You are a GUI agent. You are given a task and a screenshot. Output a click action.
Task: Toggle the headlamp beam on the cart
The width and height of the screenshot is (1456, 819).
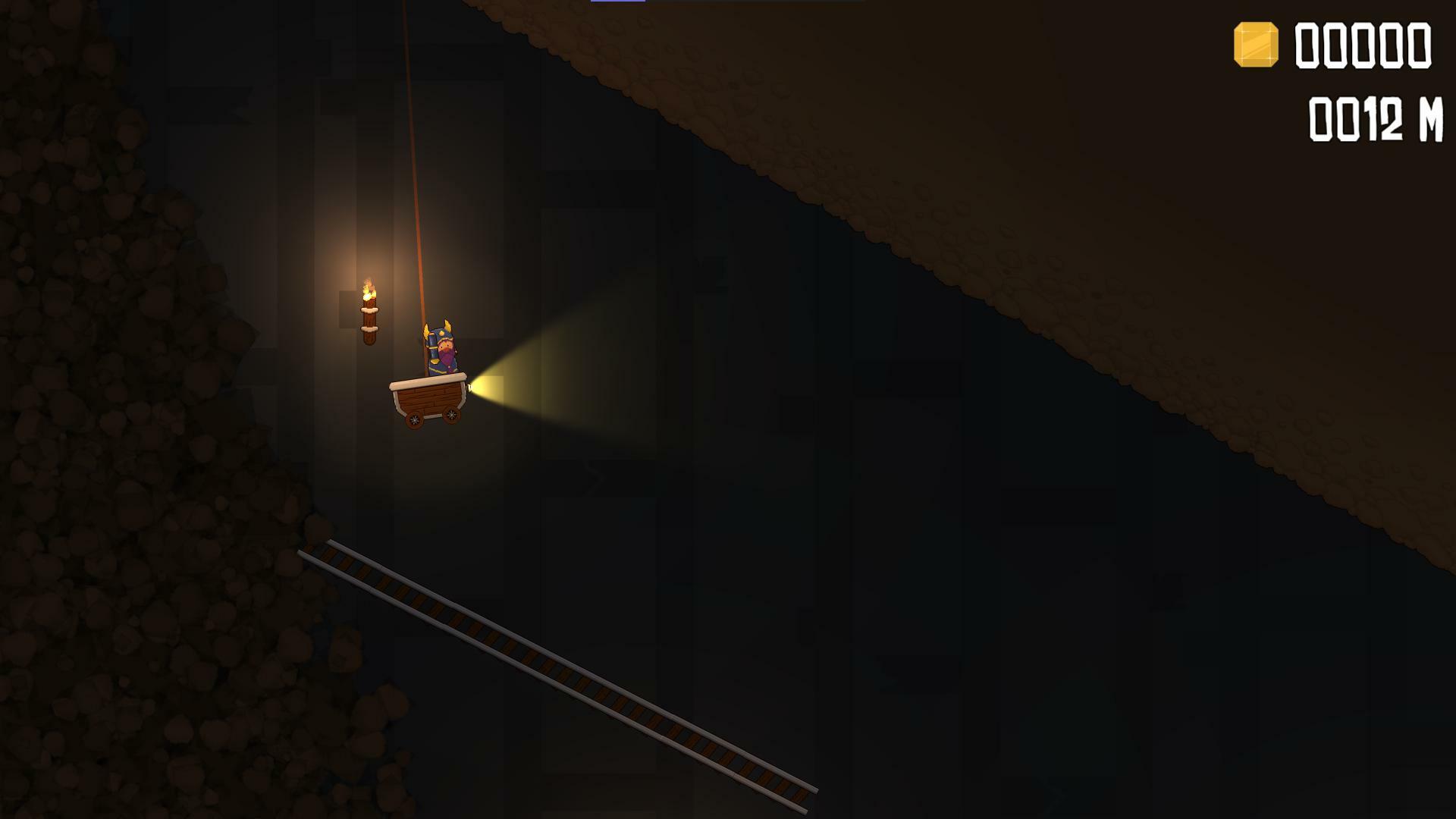pyautogui.click(x=469, y=388)
